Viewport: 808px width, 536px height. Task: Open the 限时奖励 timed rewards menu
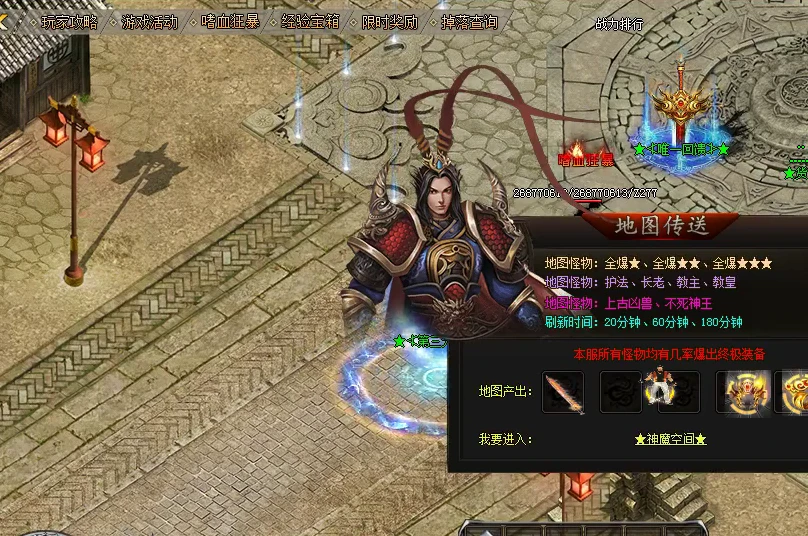pyautogui.click(x=390, y=22)
